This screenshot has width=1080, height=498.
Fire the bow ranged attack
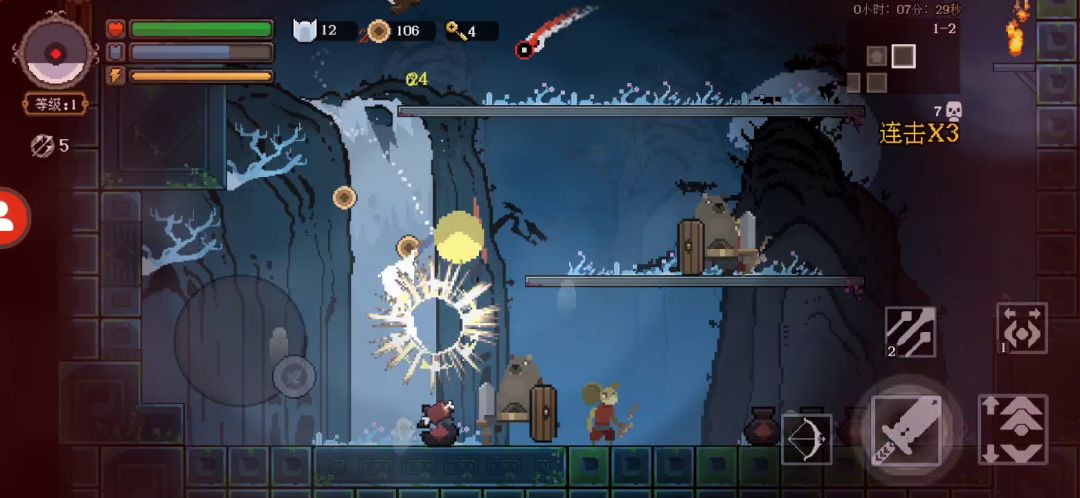pos(806,438)
